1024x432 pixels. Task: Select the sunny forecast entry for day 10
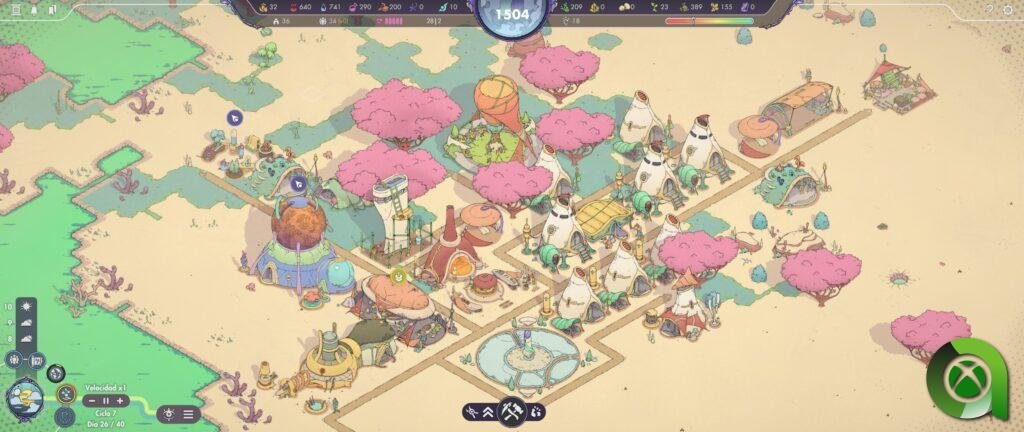(25, 306)
